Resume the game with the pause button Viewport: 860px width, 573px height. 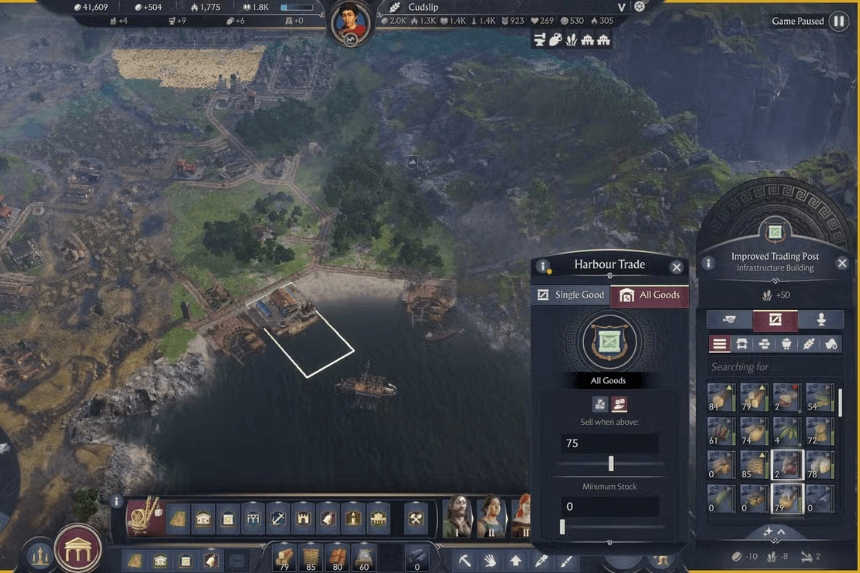pos(838,21)
